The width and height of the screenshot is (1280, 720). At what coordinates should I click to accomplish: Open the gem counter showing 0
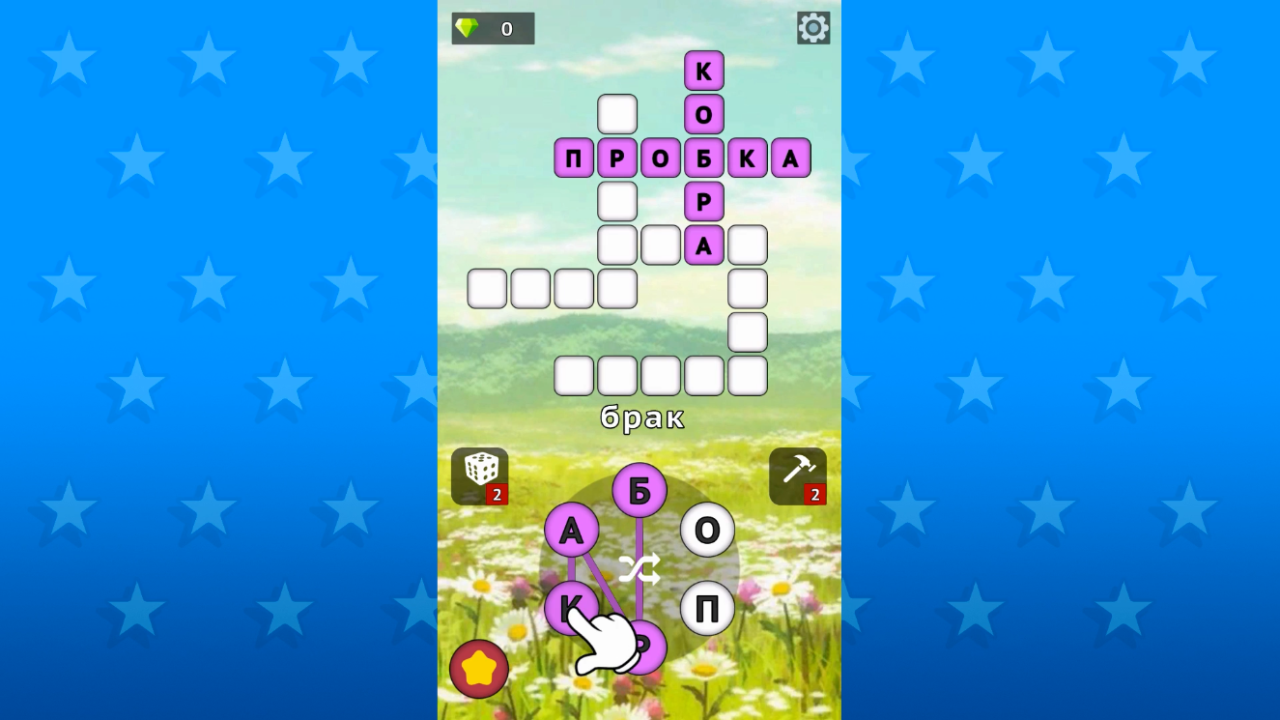tap(492, 28)
